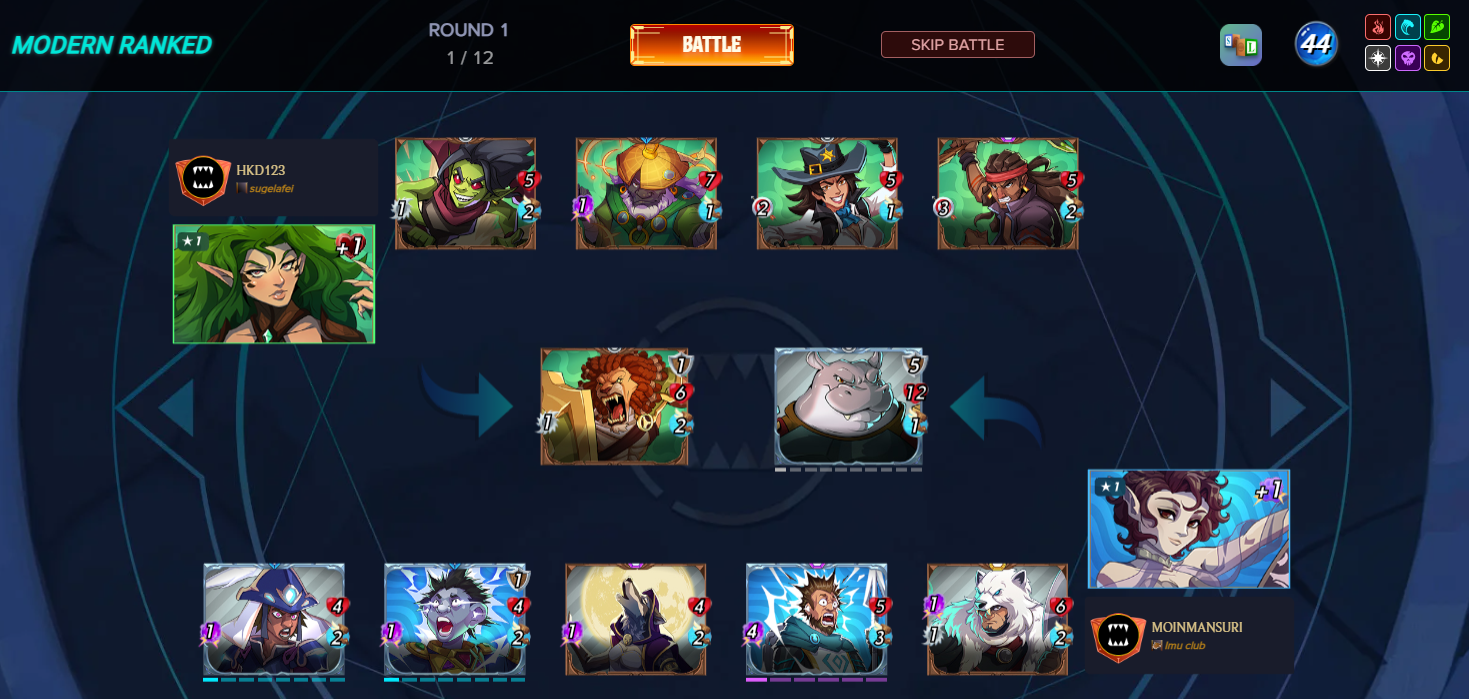Click the blue mana cap orb

click(x=1316, y=44)
